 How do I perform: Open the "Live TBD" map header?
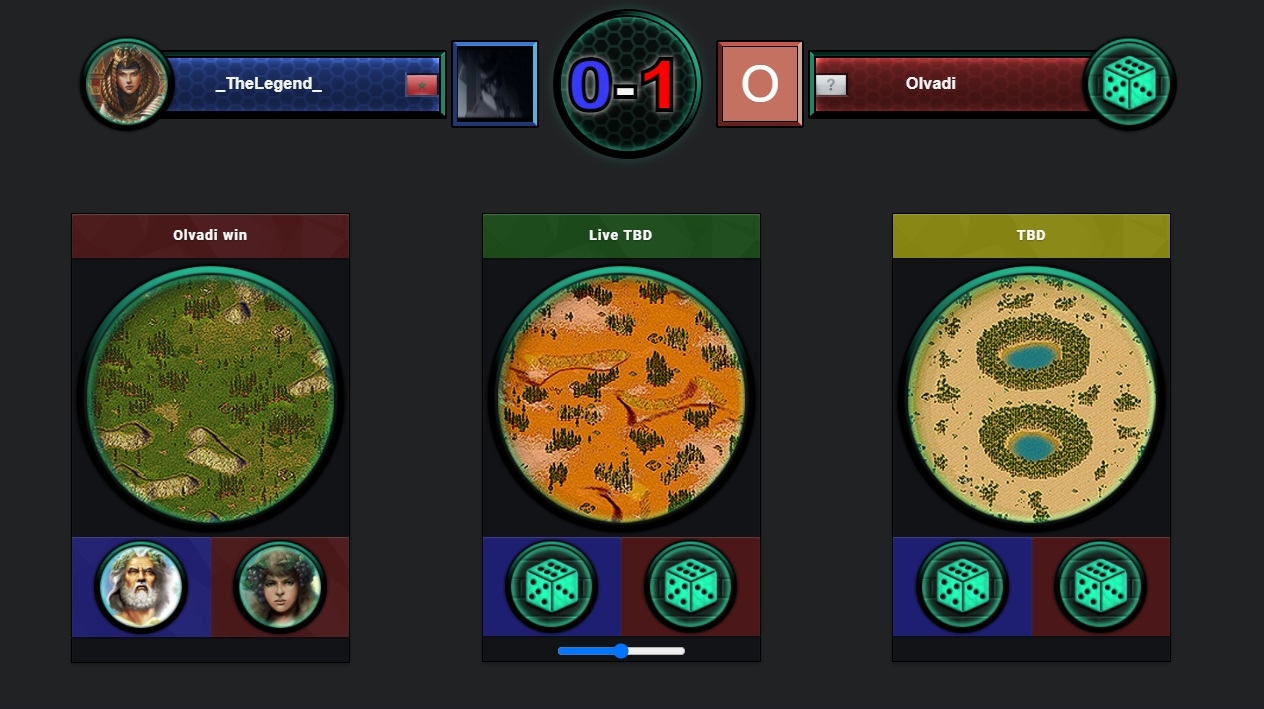pos(621,236)
